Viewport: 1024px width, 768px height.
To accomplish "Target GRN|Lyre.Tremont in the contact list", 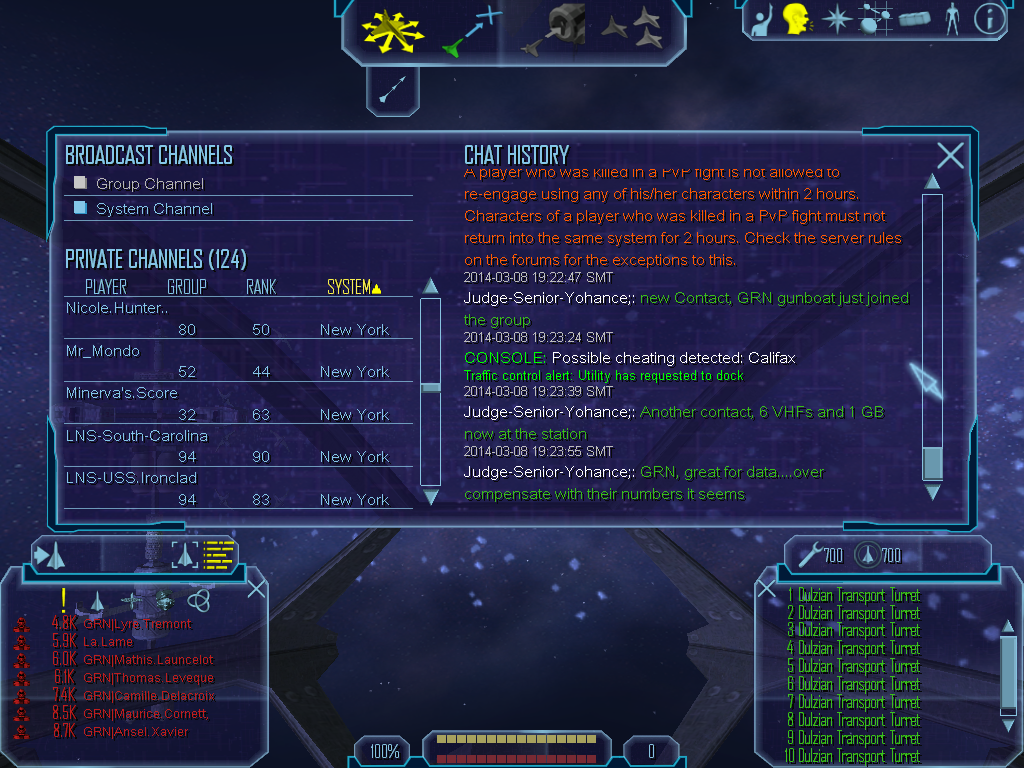I will click(137, 624).
